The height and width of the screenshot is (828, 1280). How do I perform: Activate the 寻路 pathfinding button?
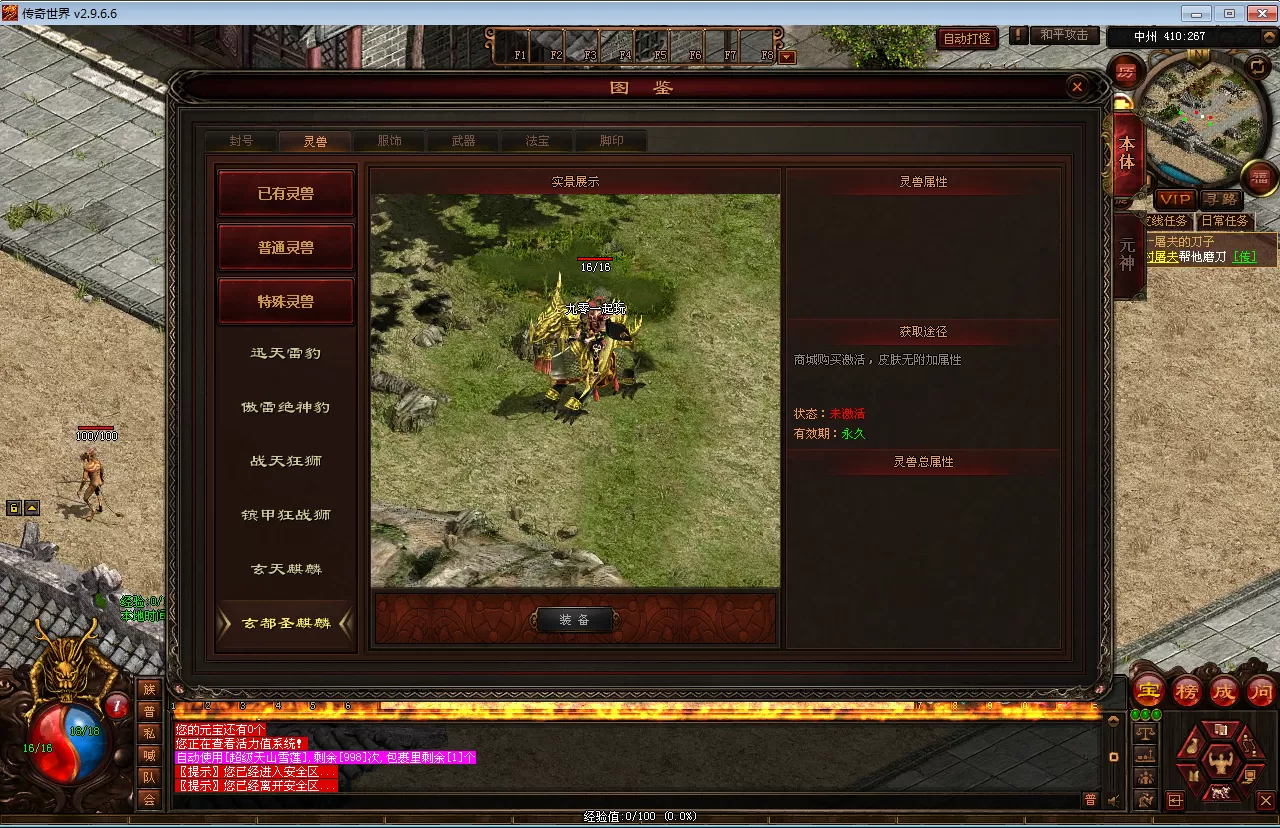point(1219,199)
